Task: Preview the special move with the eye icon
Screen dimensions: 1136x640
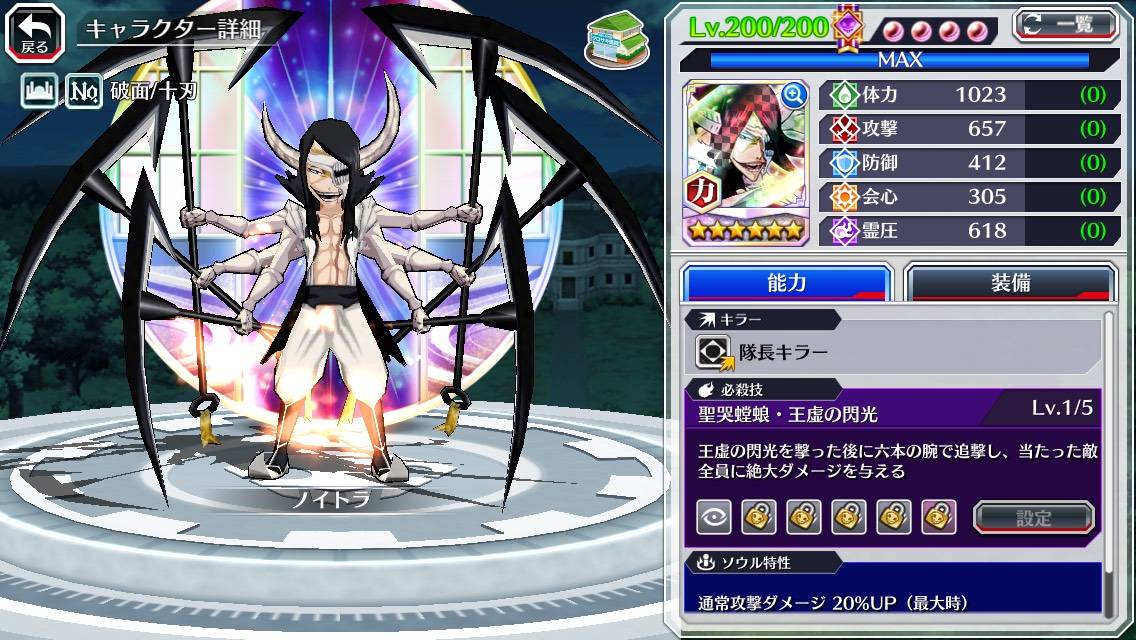Action: click(713, 517)
